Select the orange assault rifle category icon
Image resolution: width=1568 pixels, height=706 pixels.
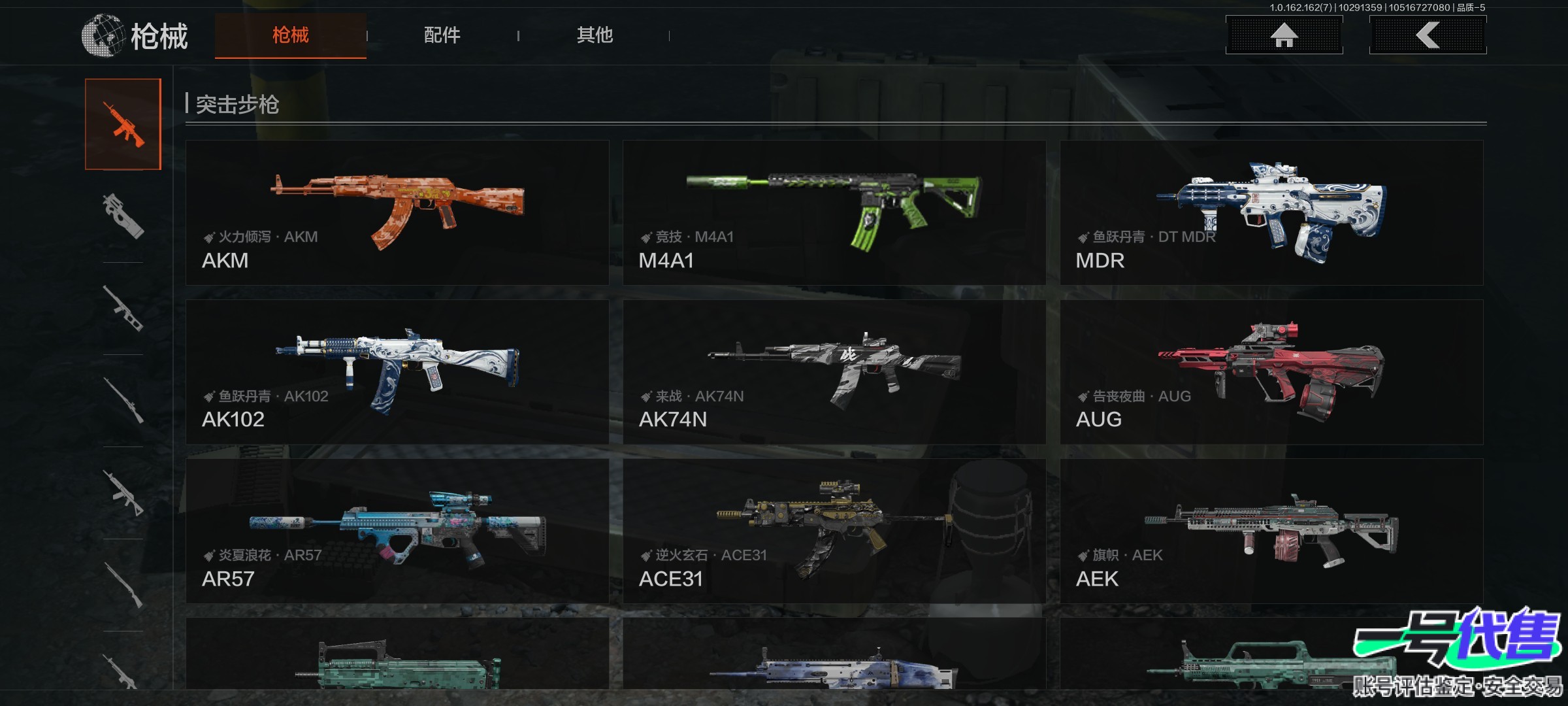pos(123,124)
